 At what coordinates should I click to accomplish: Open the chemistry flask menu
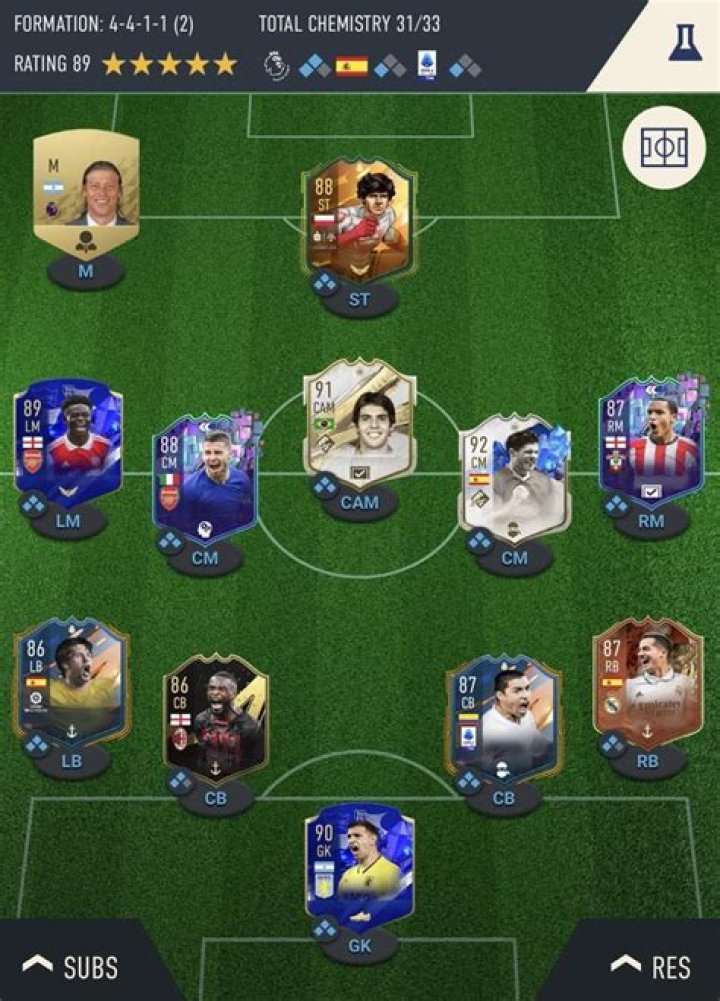click(685, 43)
